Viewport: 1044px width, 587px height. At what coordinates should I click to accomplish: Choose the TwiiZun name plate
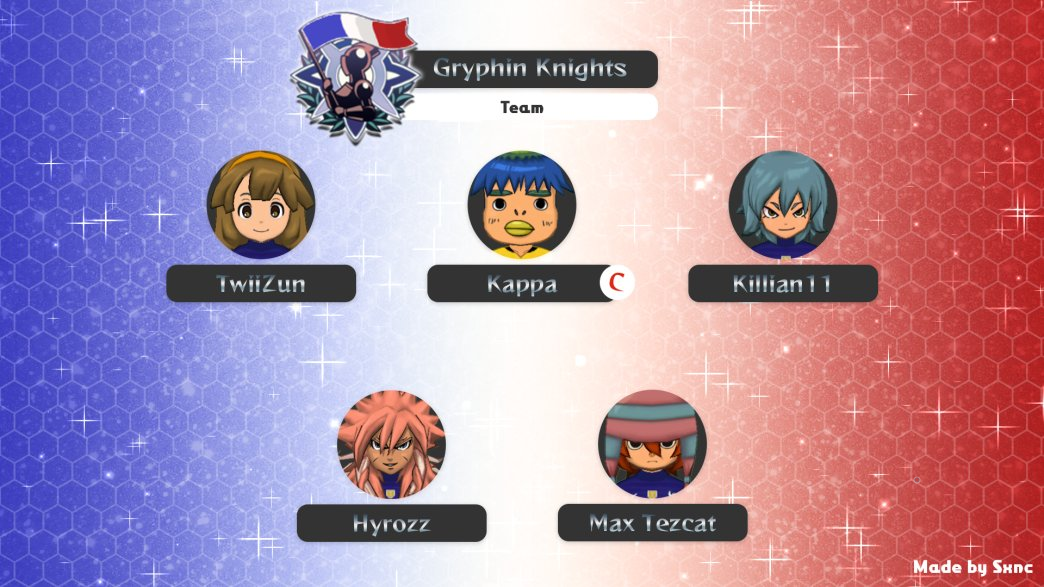click(261, 284)
